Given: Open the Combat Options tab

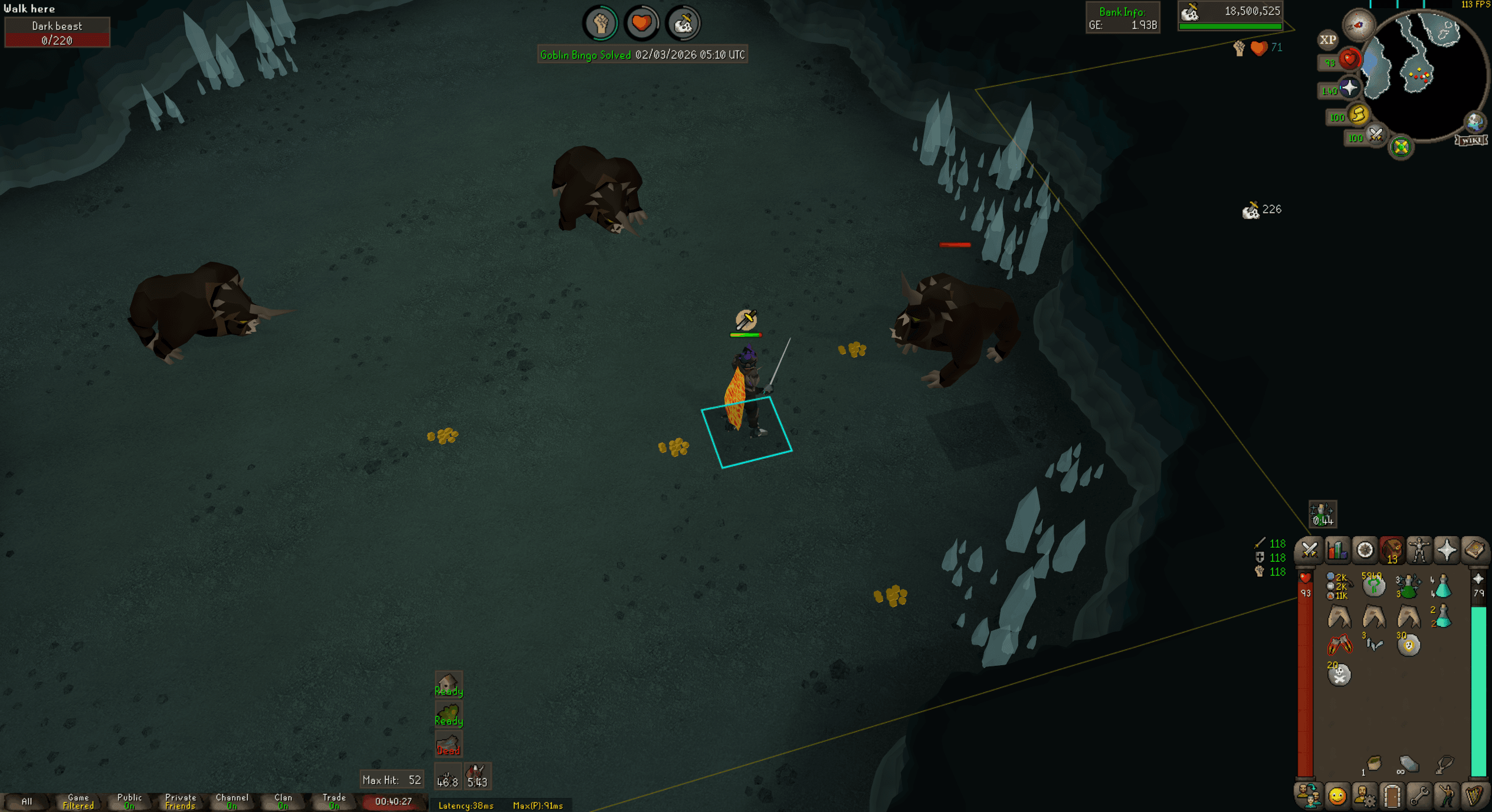Looking at the screenshot, I should pyautogui.click(x=1309, y=550).
